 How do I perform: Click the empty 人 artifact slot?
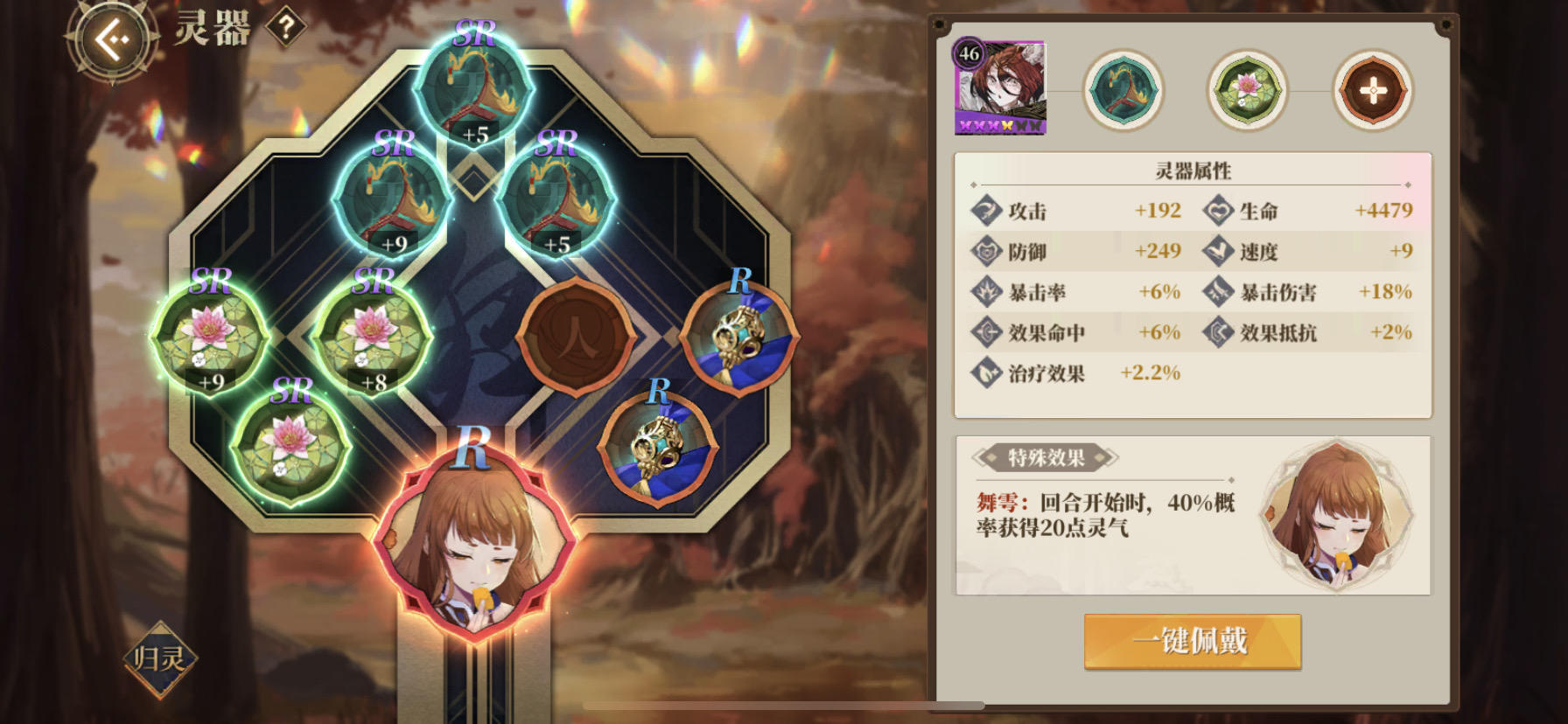coord(578,337)
